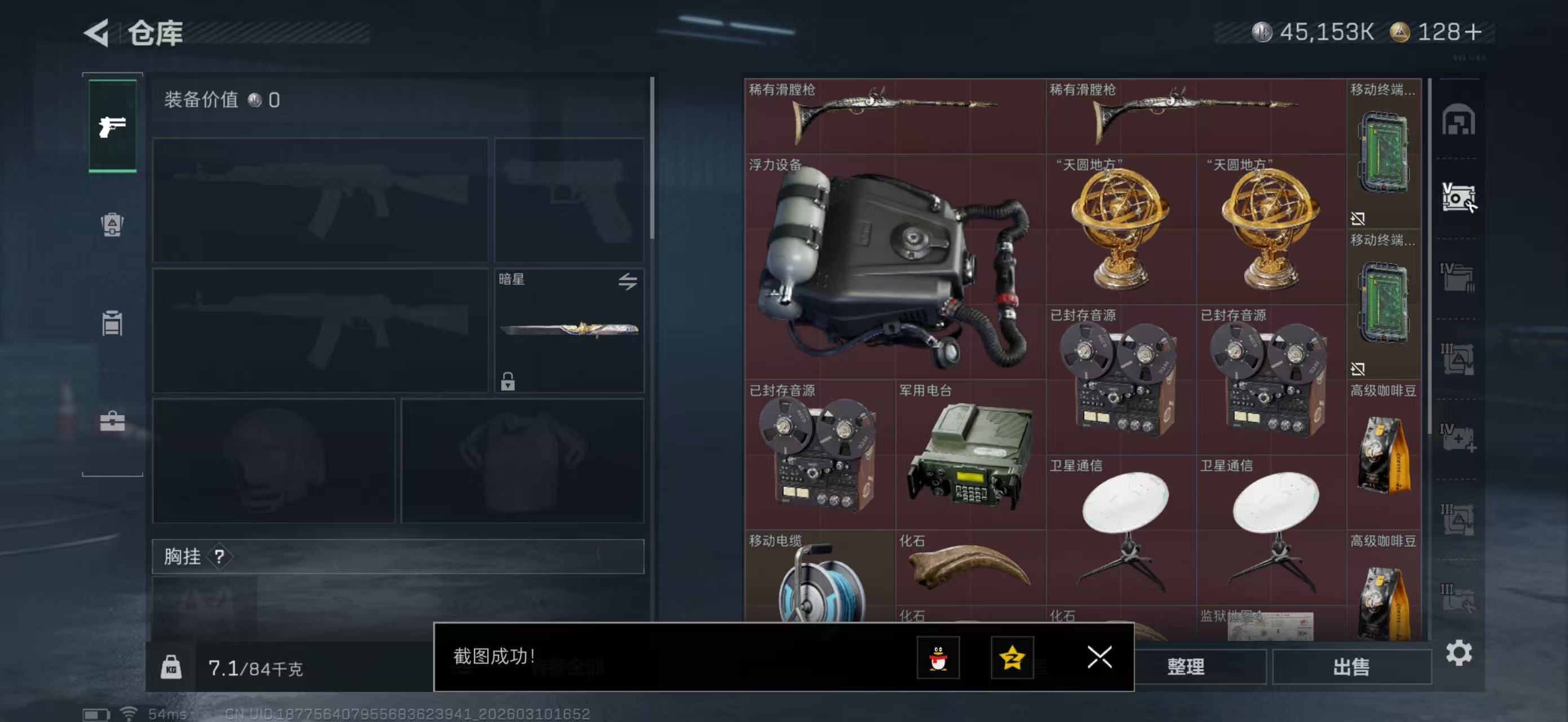Tap the 整理 organize button
The image size is (1568, 722).
point(1185,667)
